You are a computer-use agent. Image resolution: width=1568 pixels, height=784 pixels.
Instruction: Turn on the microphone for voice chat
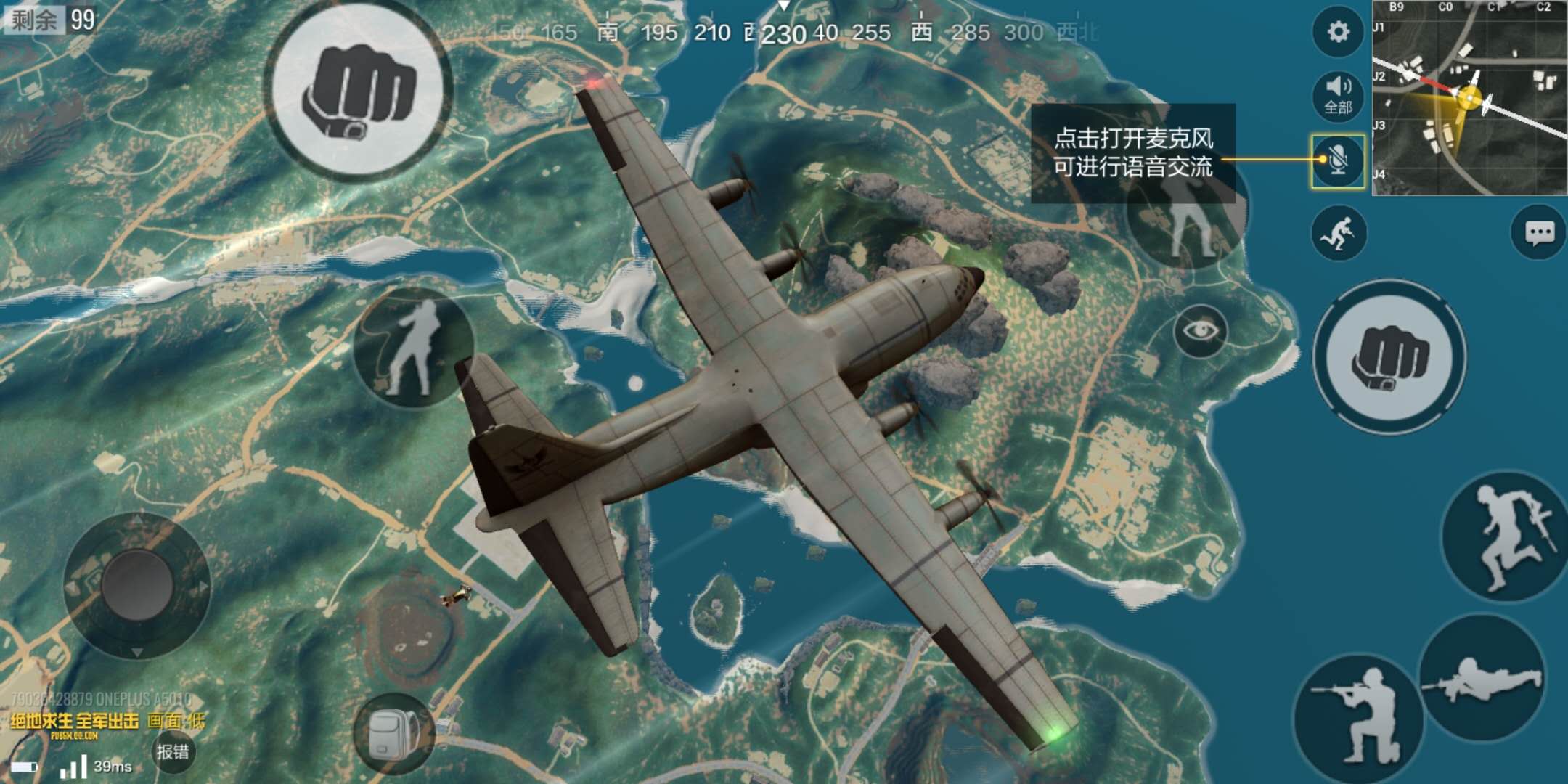tap(1338, 160)
